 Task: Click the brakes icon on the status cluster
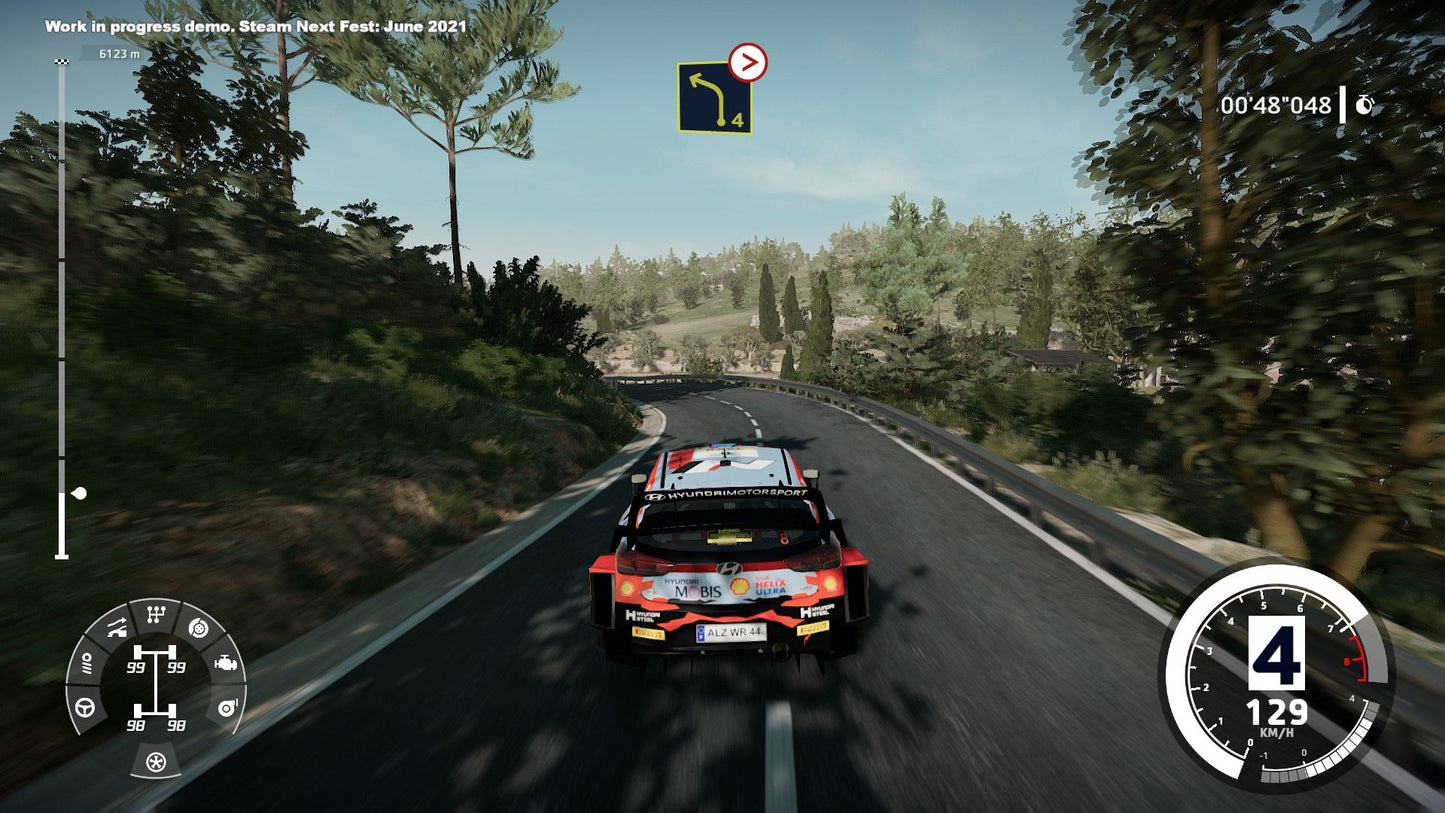197,629
